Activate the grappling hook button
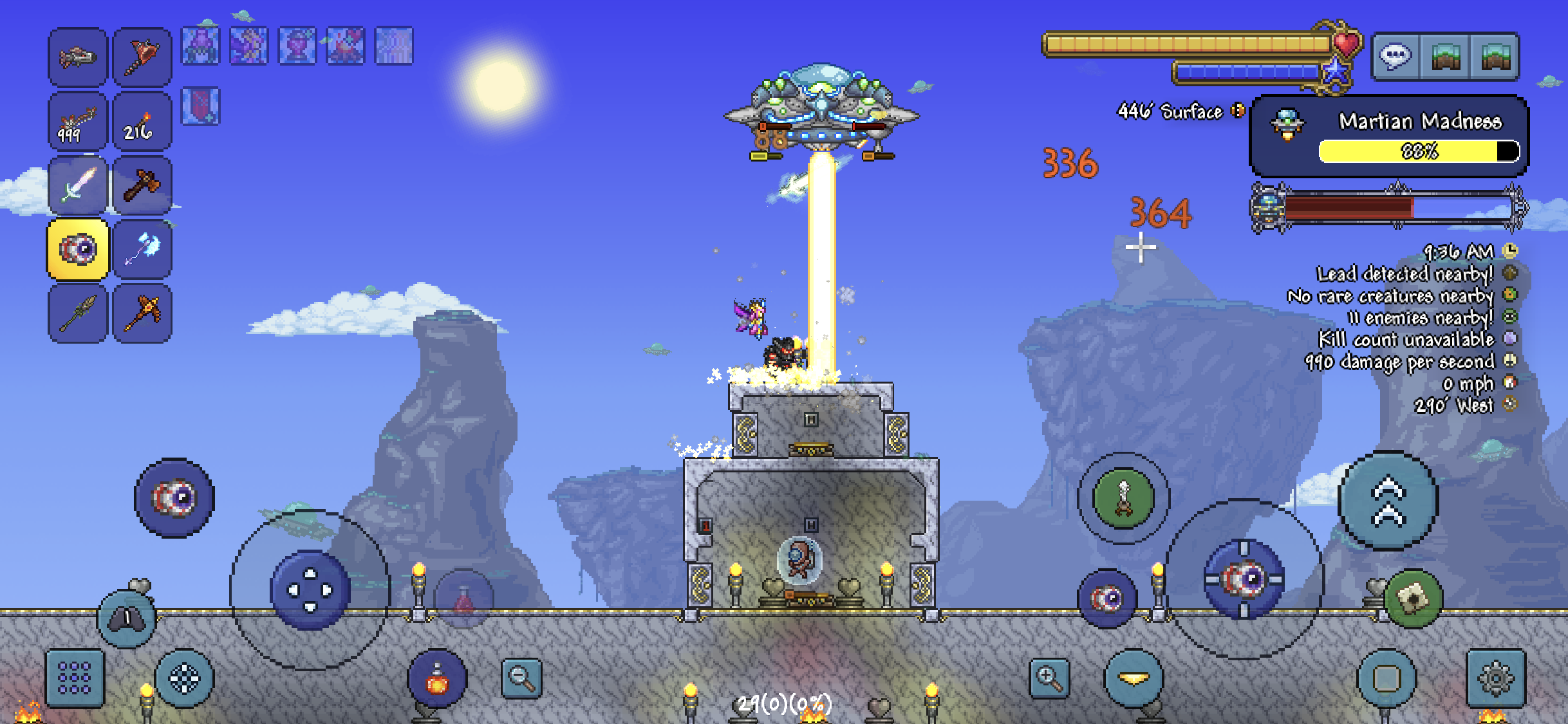 pyautogui.click(x=1124, y=498)
